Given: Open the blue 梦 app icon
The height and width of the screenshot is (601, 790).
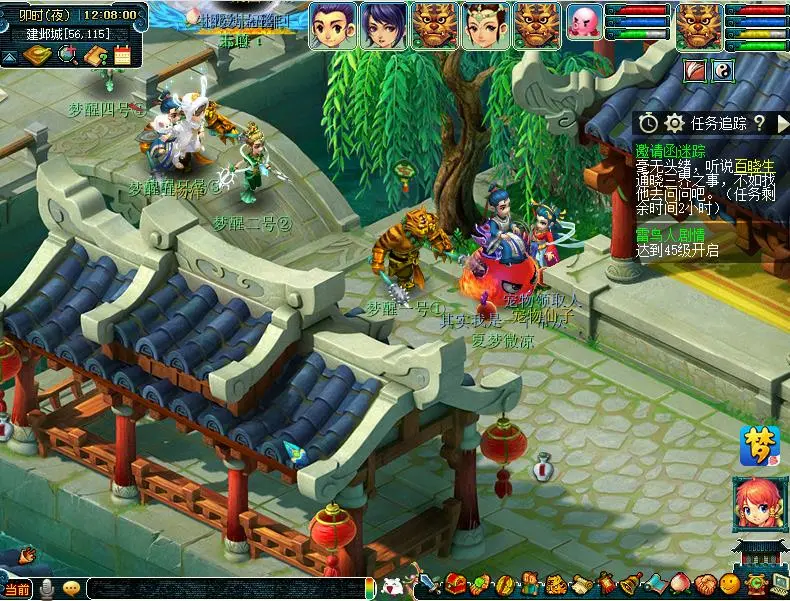Looking at the screenshot, I should [758, 446].
